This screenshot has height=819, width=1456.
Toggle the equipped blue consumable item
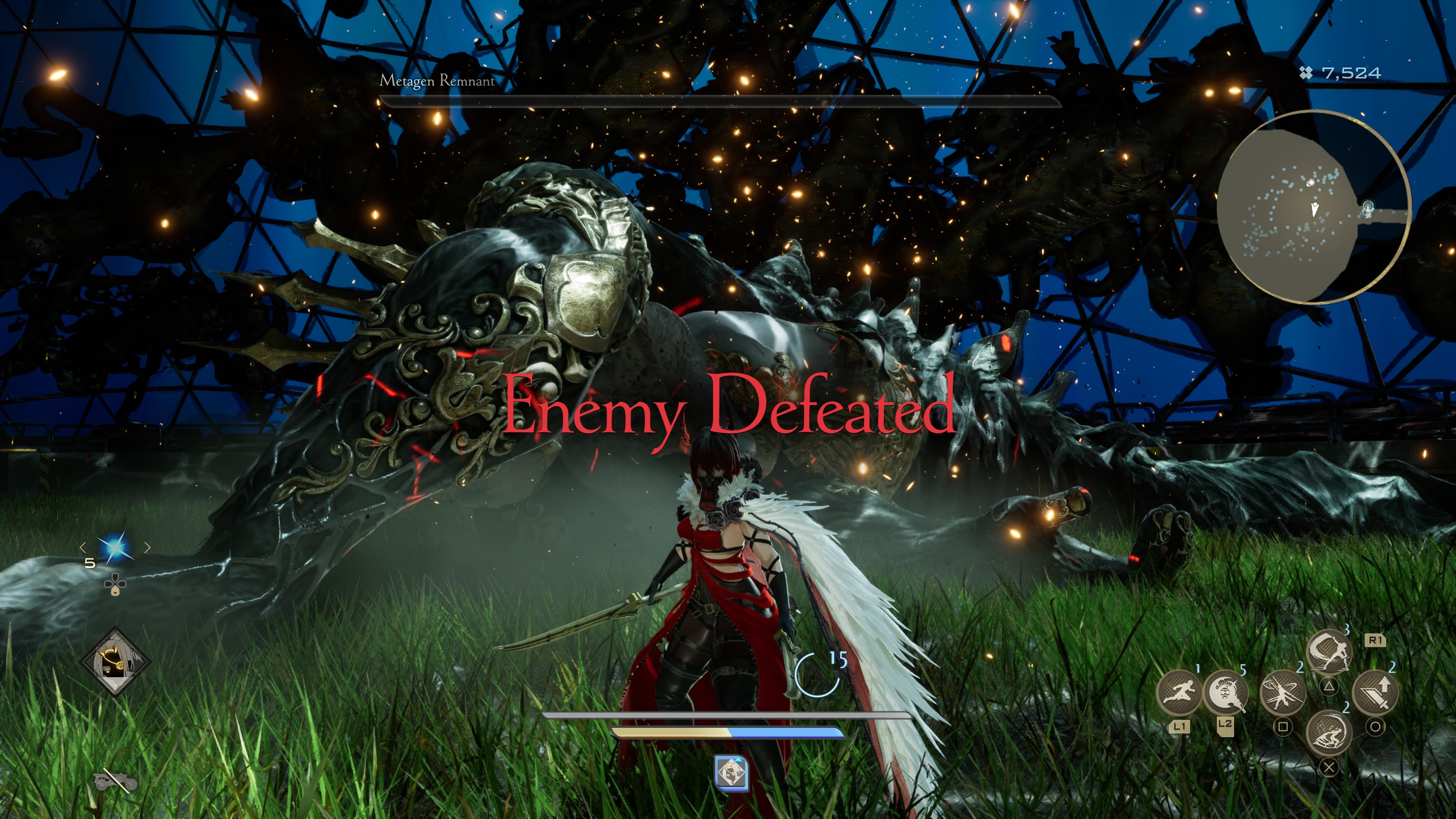(115, 547)
